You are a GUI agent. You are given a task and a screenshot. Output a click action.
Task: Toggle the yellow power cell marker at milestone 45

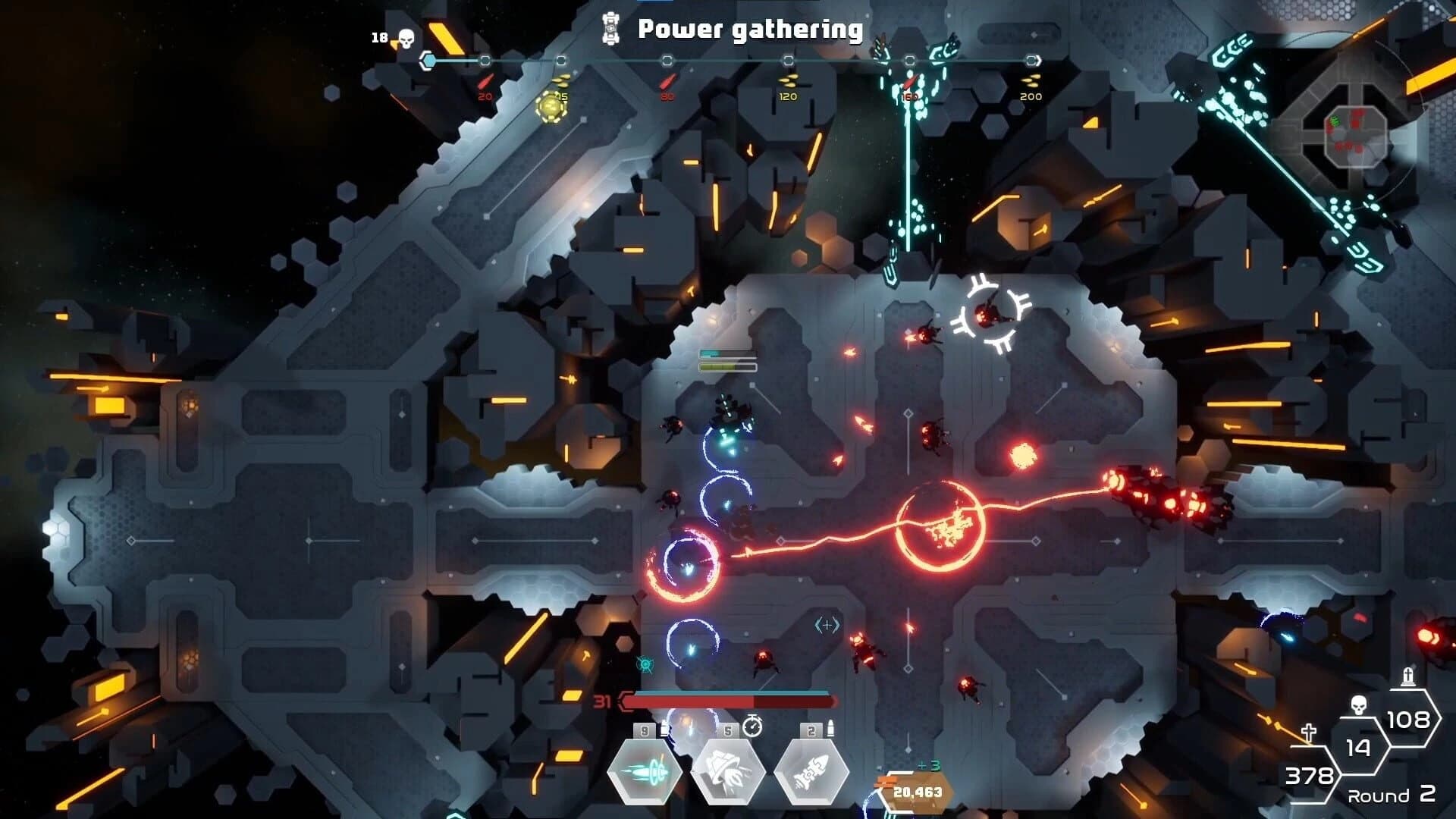tap(551, 105)
